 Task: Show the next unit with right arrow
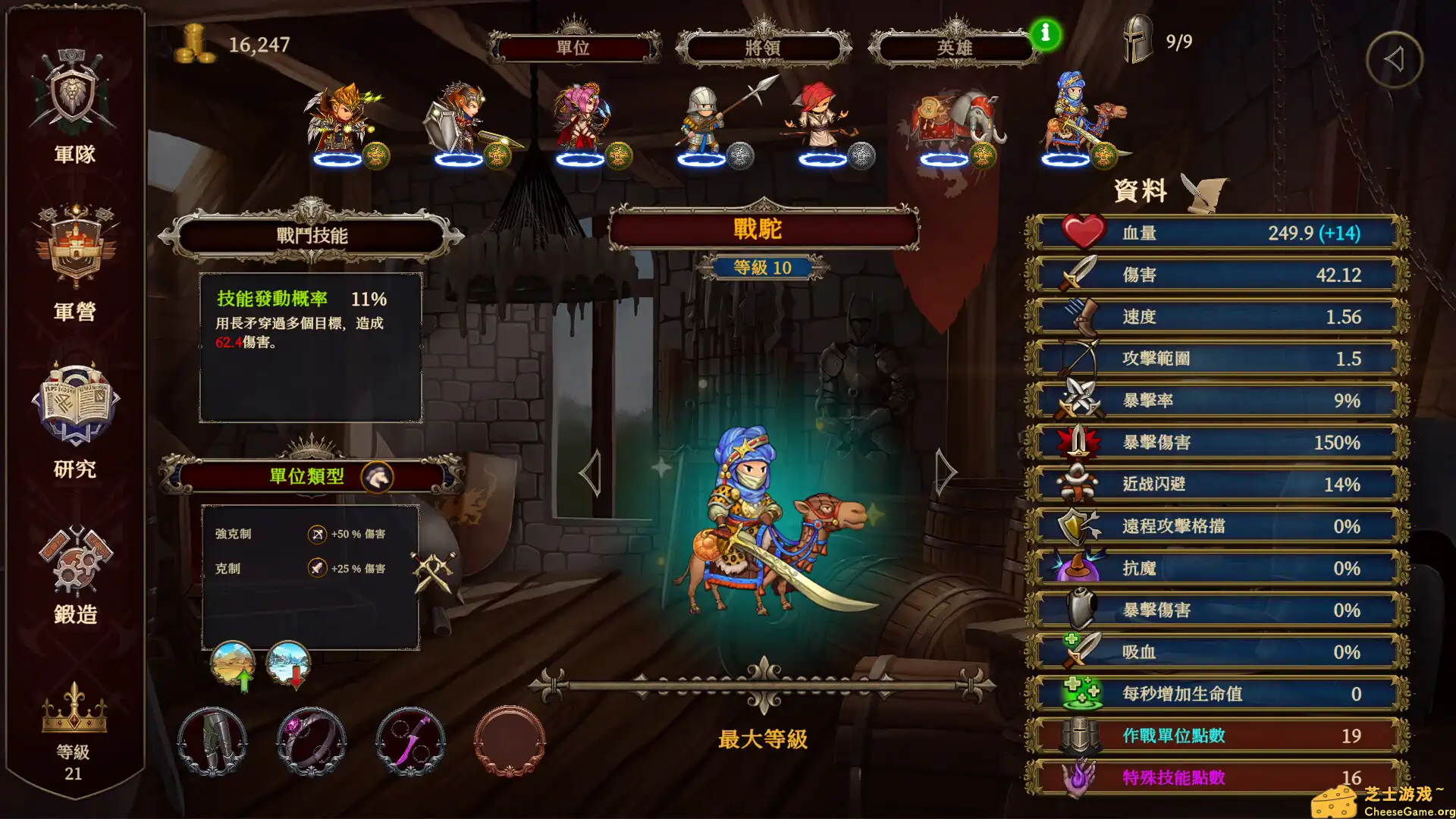pos(945,472)
